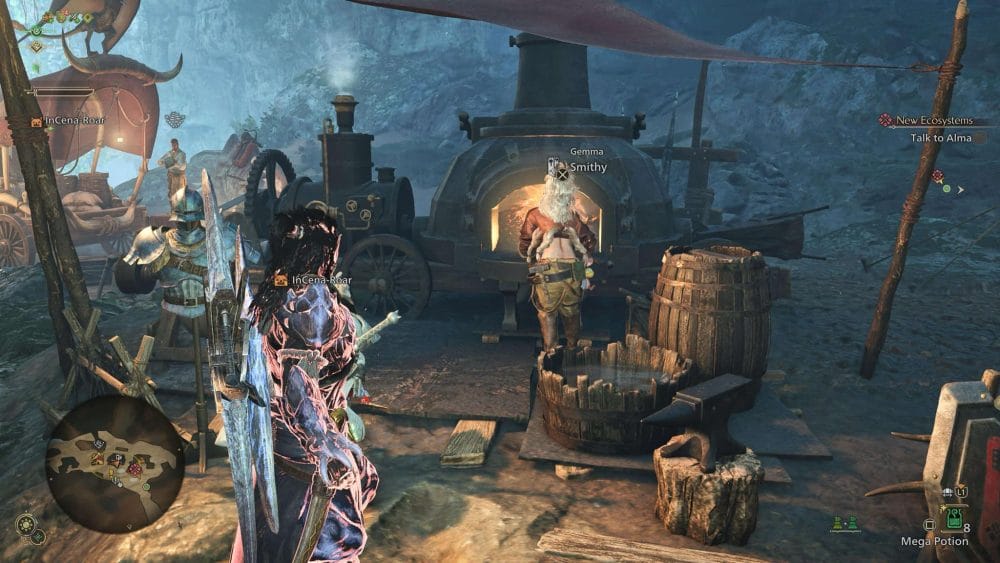The width and height of the screenshot is (1000, 563).
Task: Click the red monster marker on the minimap
Action: 134,469
